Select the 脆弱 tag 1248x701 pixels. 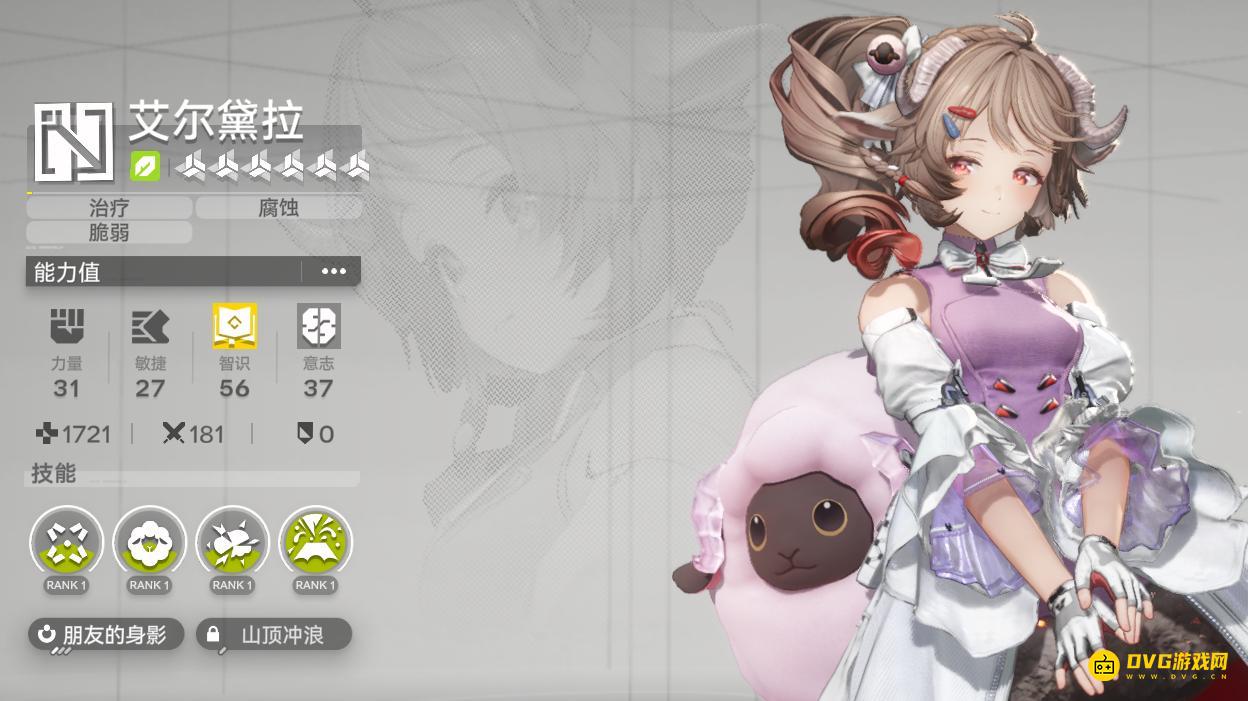109,233
